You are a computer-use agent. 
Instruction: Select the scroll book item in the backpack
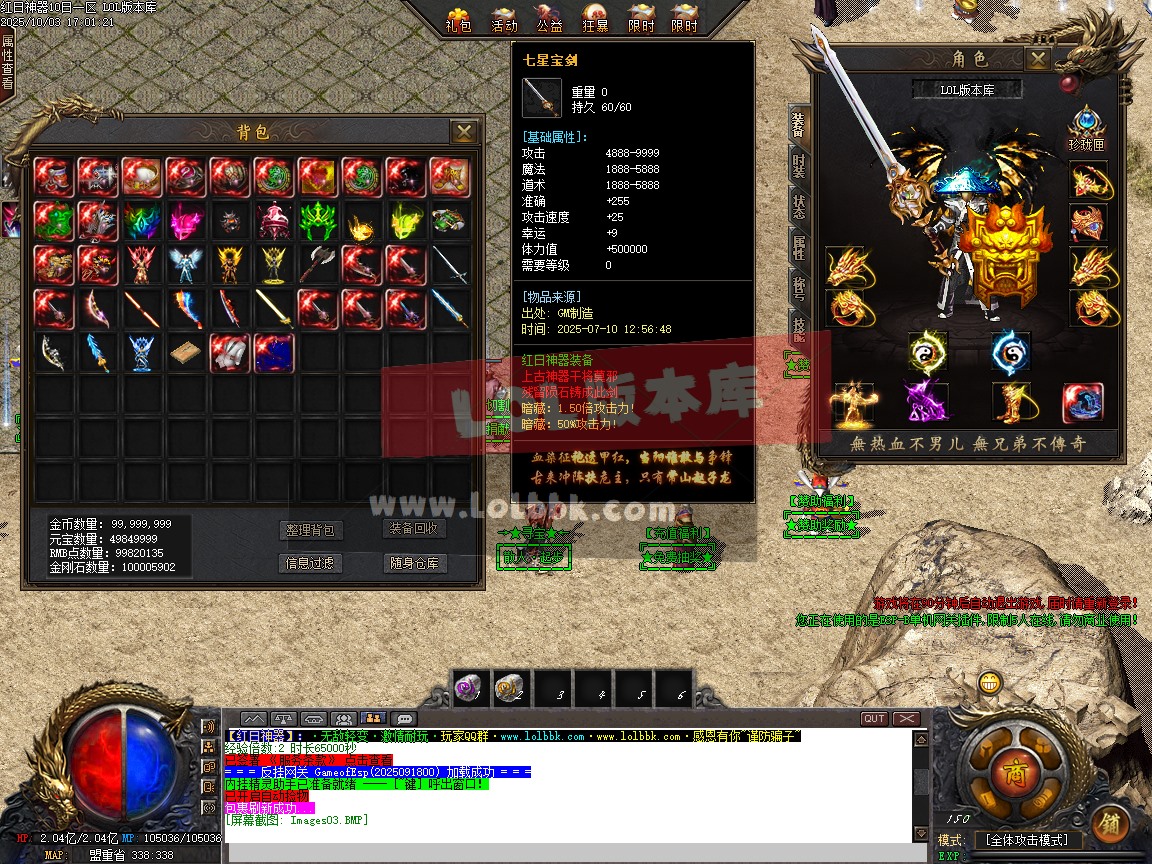pos(186,354)
